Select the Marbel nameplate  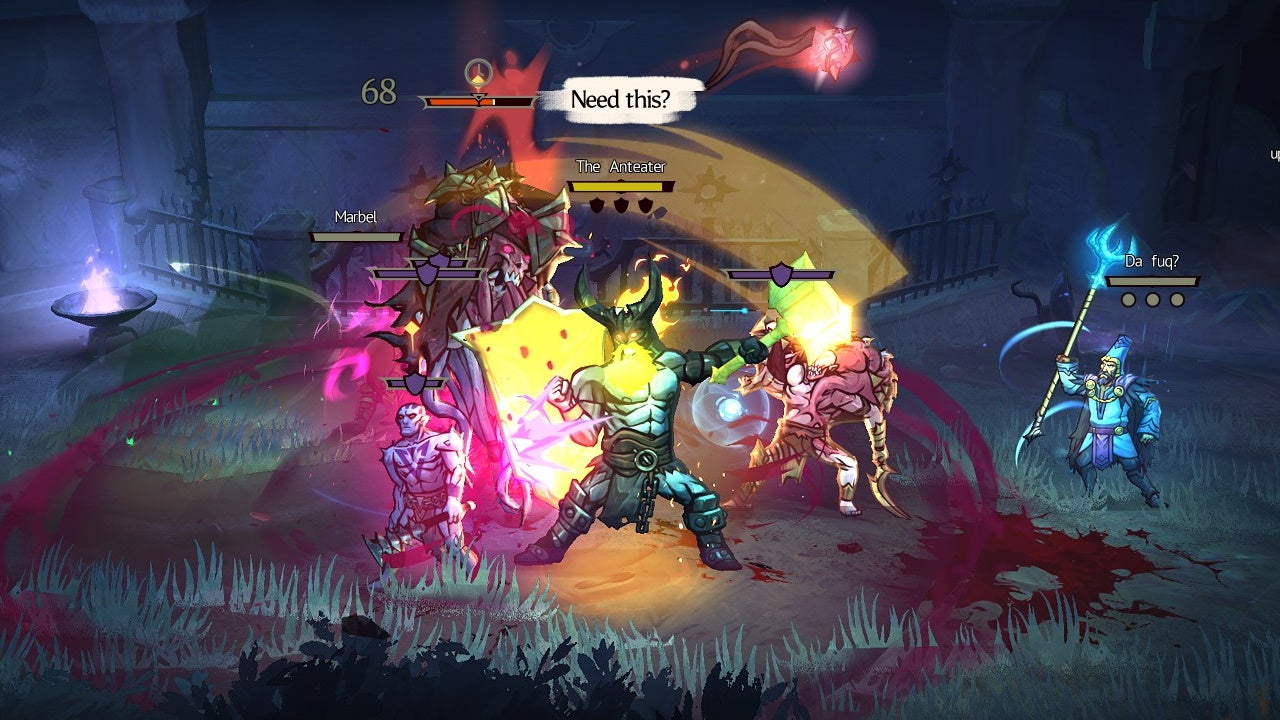[x=354, y=217]
